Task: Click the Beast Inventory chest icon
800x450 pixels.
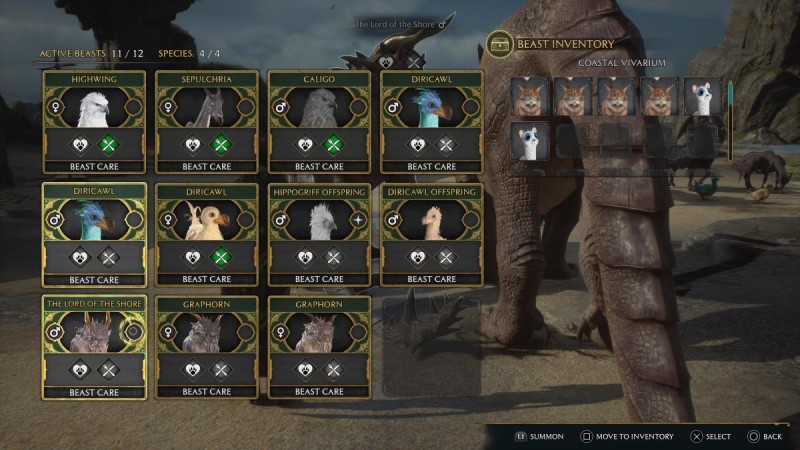Action: pyautogui.click(x=499, y=44)
